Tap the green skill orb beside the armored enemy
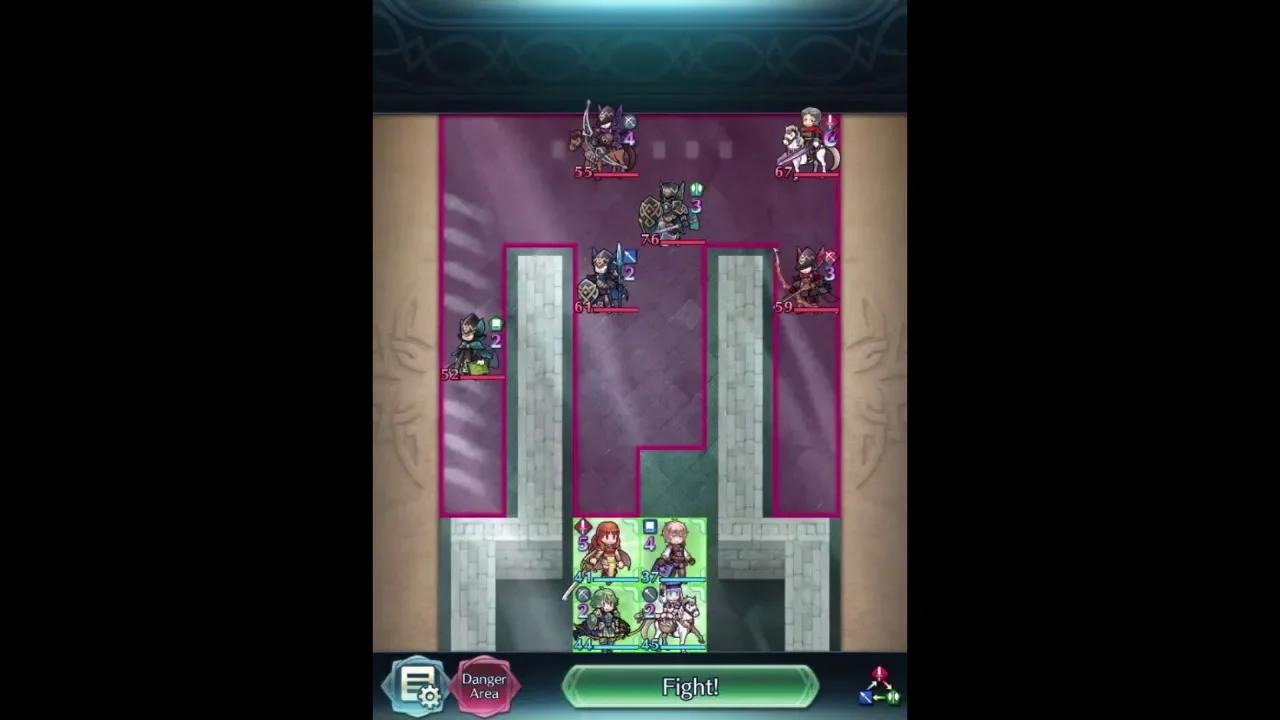The width and height of the screenshot is (1280, 720). coord(698,189)
